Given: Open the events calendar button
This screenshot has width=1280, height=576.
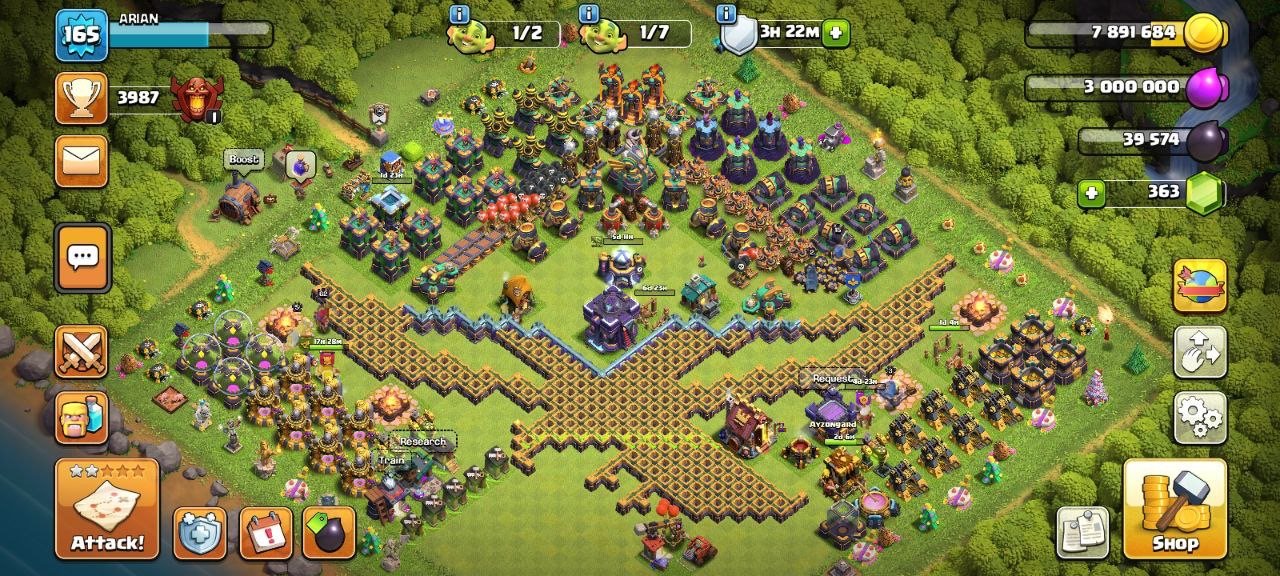Looking at the screenshot, I should click(x=266, y=532).
